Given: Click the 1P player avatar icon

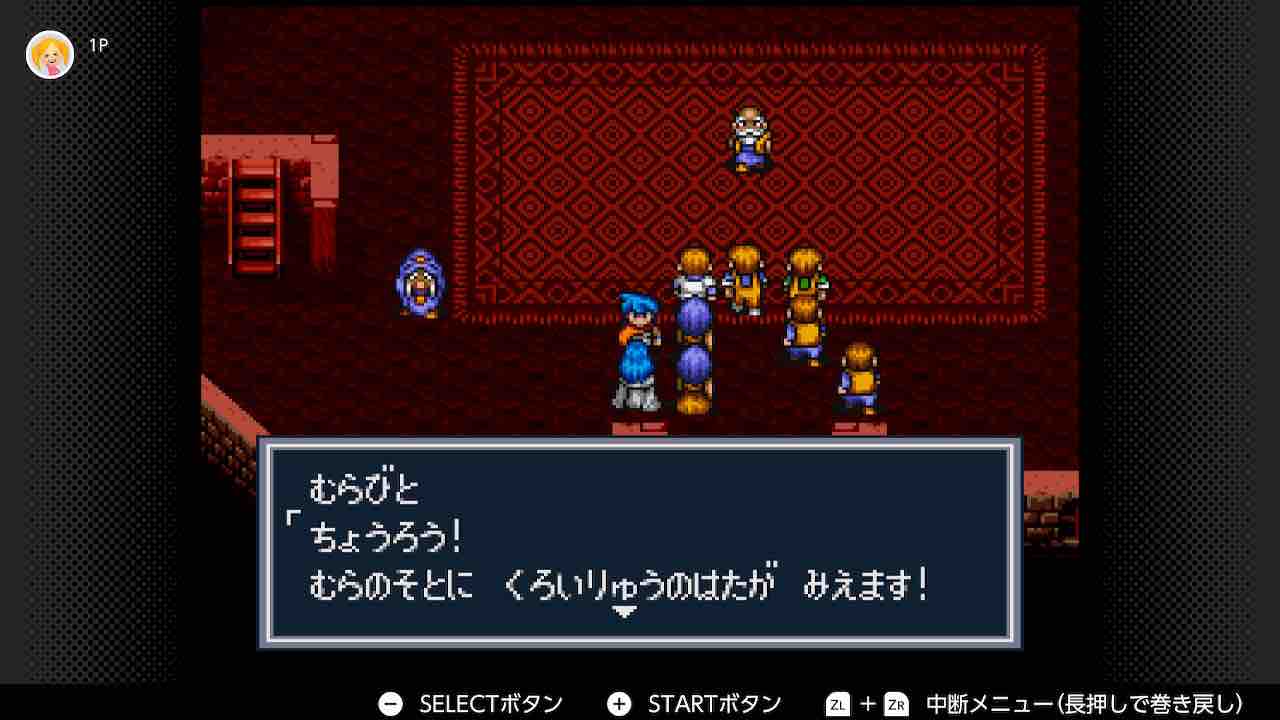Looking at the screenshot, I should (x=48, y=54).
